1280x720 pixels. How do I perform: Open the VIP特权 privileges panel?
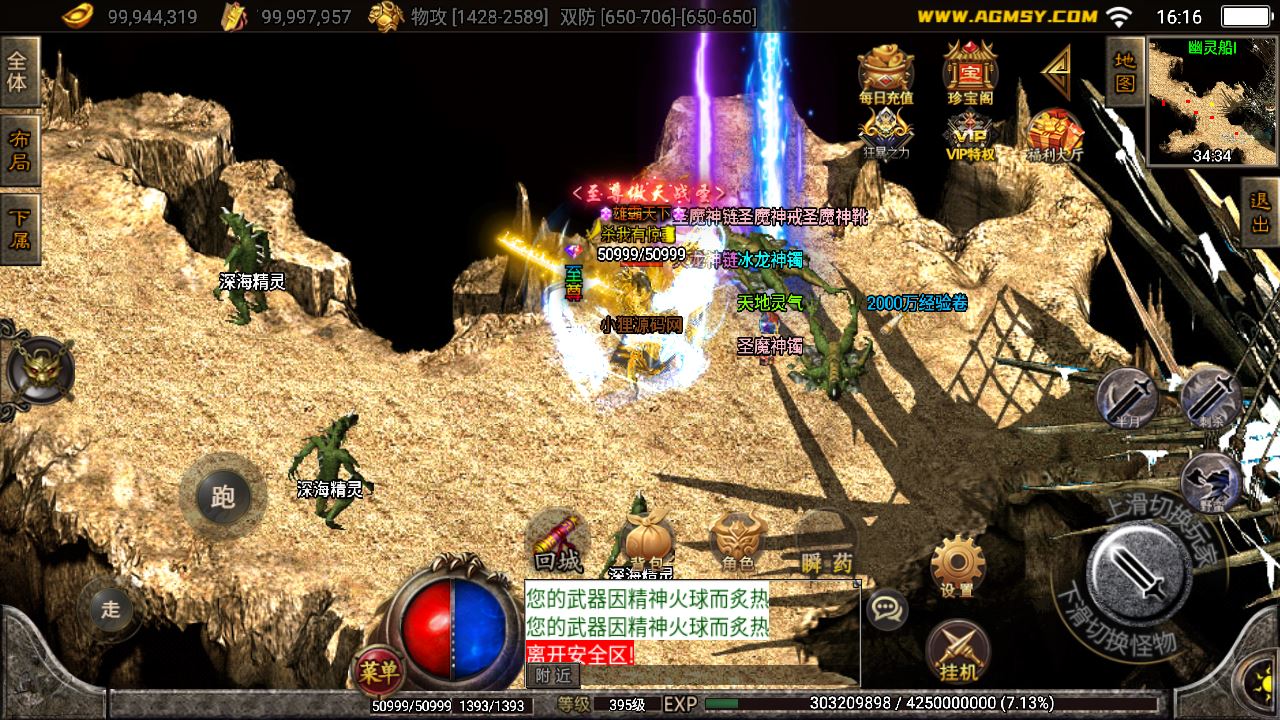pos(970,134)
